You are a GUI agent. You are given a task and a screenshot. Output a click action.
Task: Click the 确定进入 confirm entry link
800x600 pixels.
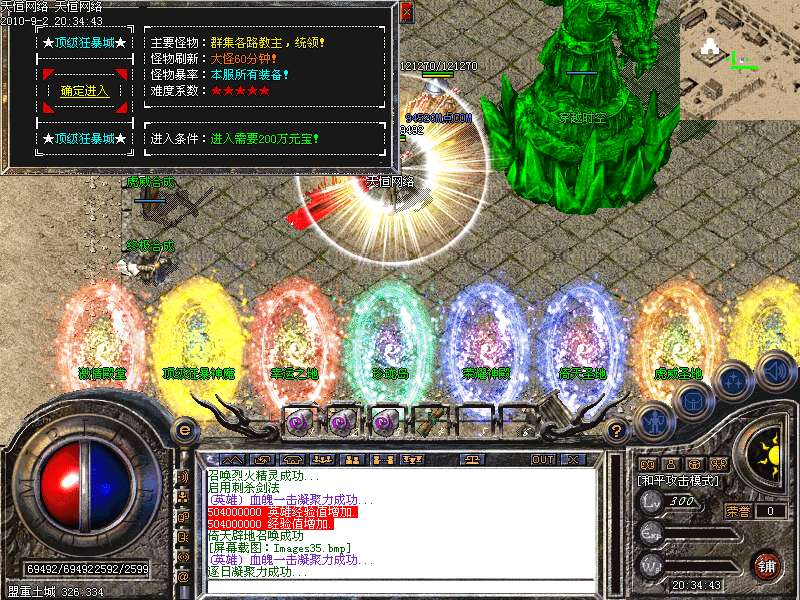click(85, 91)
